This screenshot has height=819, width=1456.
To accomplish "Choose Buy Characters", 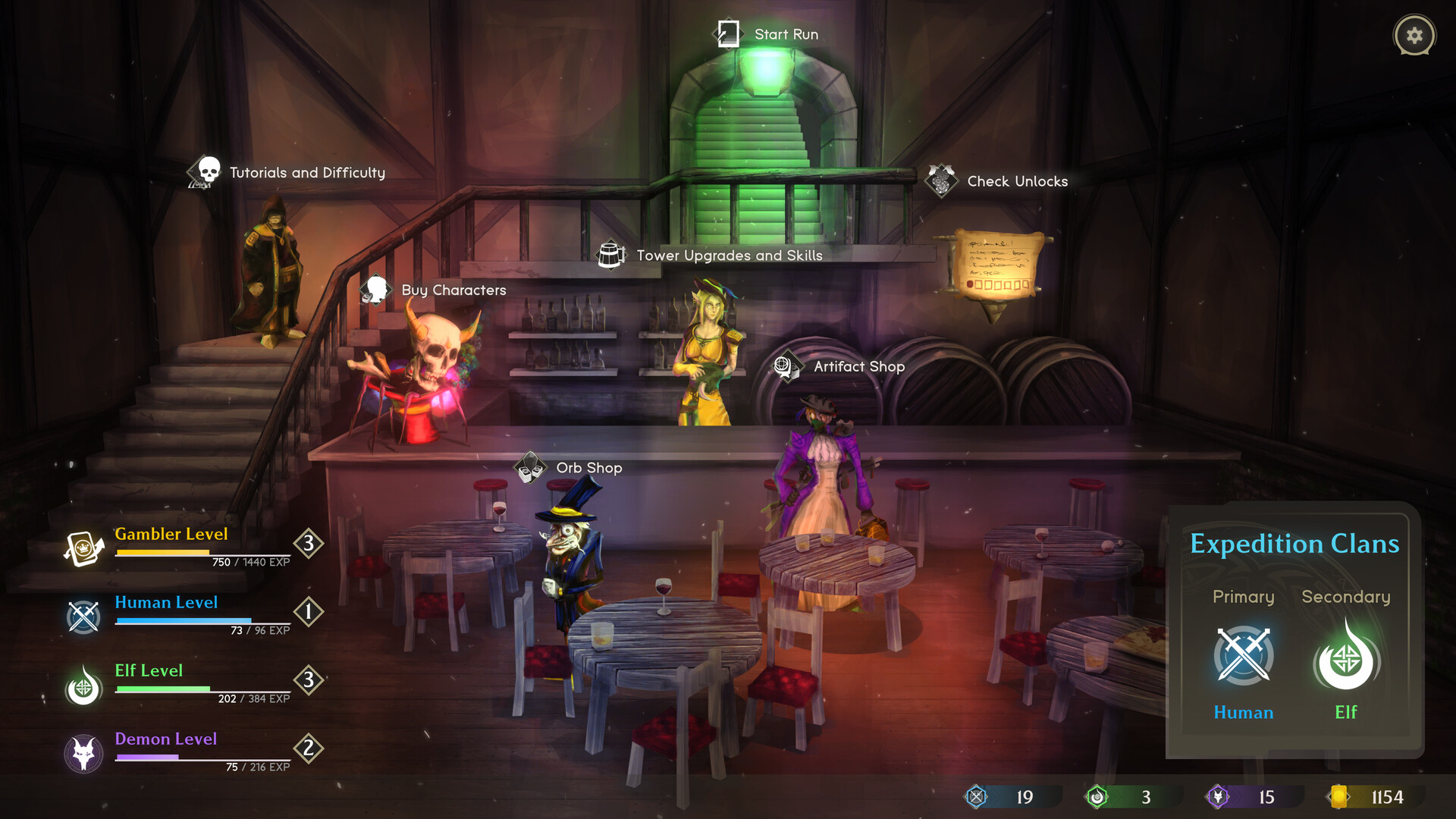I will tap(453, 290).
